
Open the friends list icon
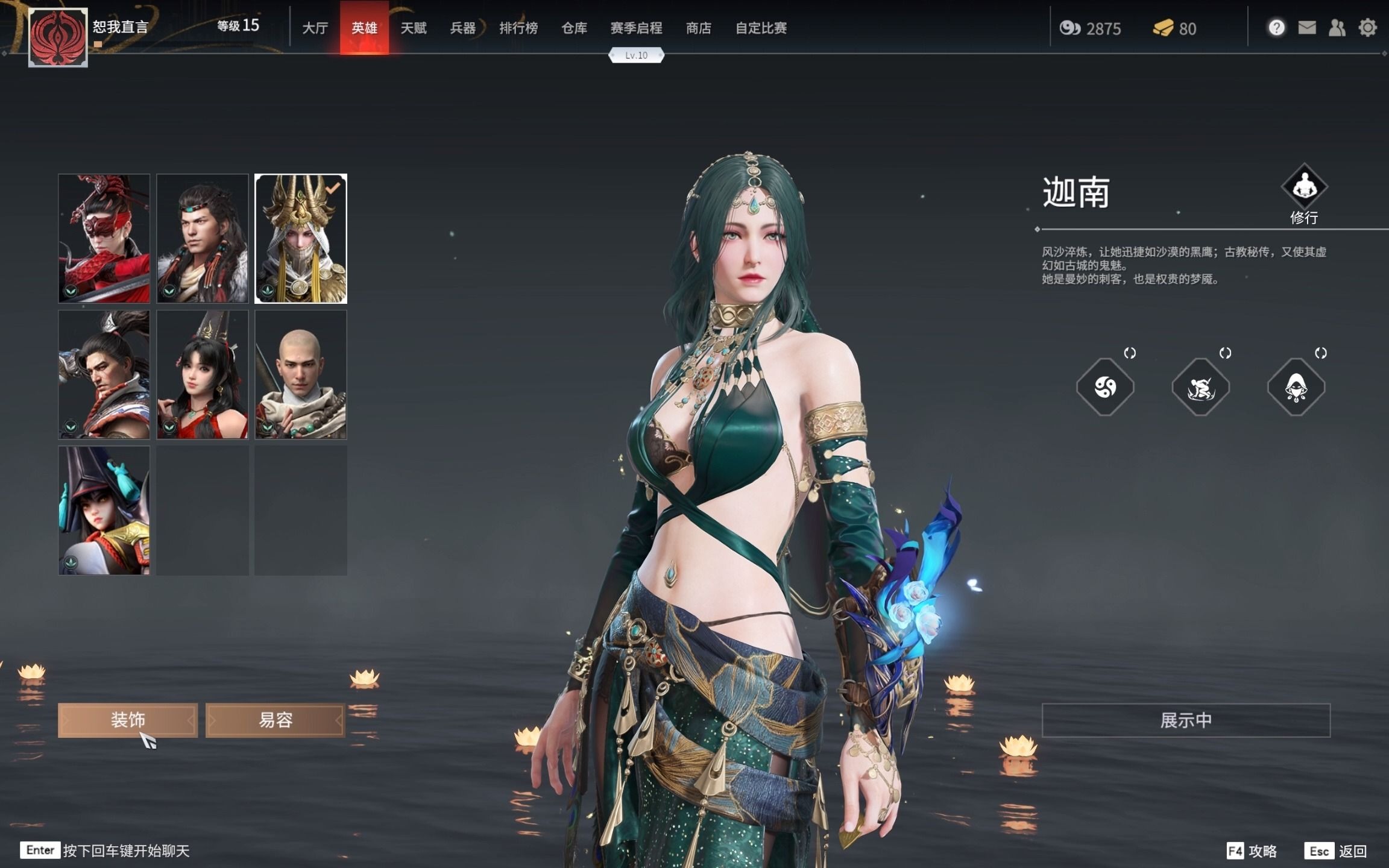click(1337, 28)
